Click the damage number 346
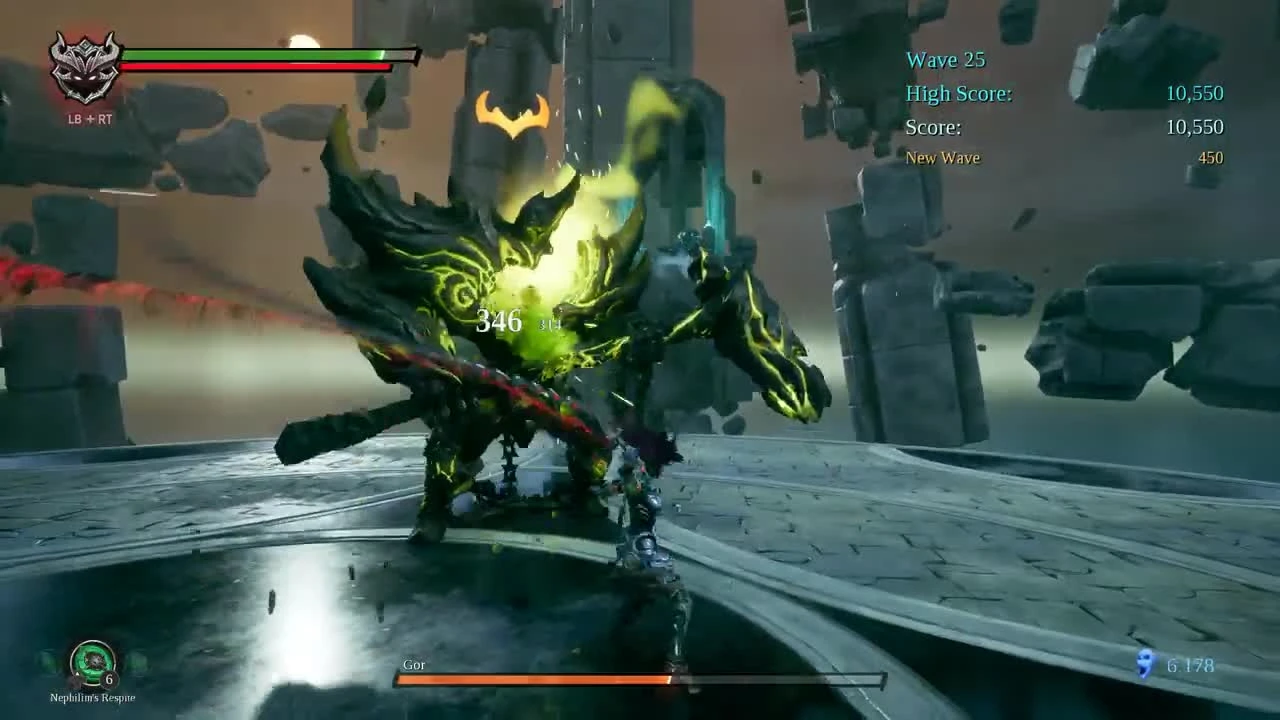Screen dimensions: 1280x720 [x=499, y=322]
